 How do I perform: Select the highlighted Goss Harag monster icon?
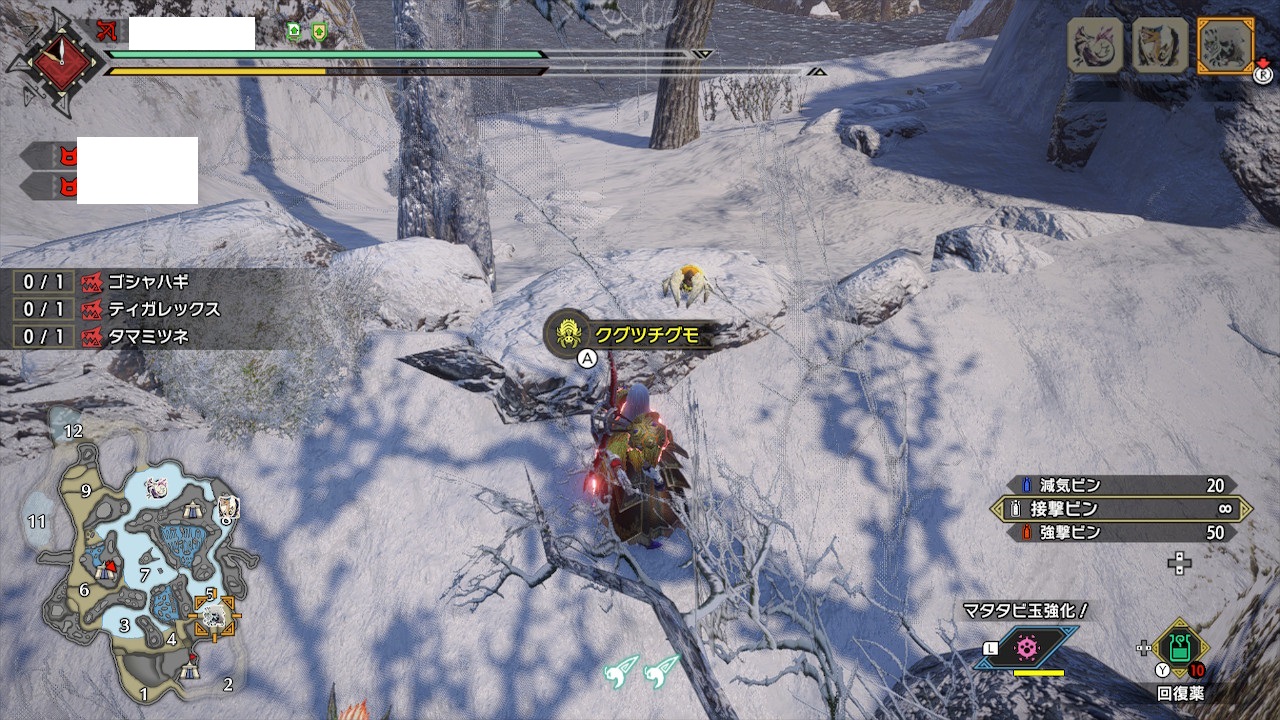click(1224, 45)
